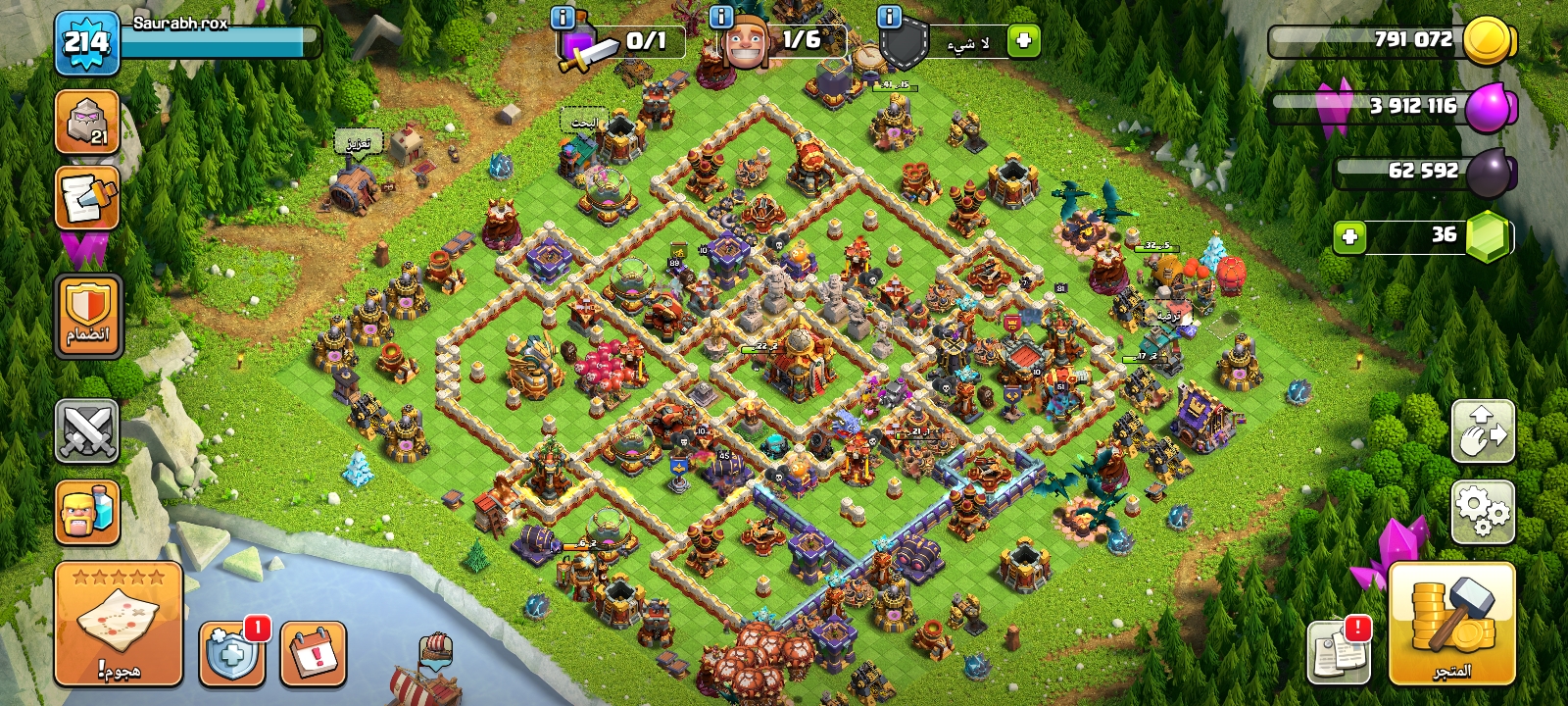
Task: Open the gears settings menu
Action: [x=1483, y=512]
